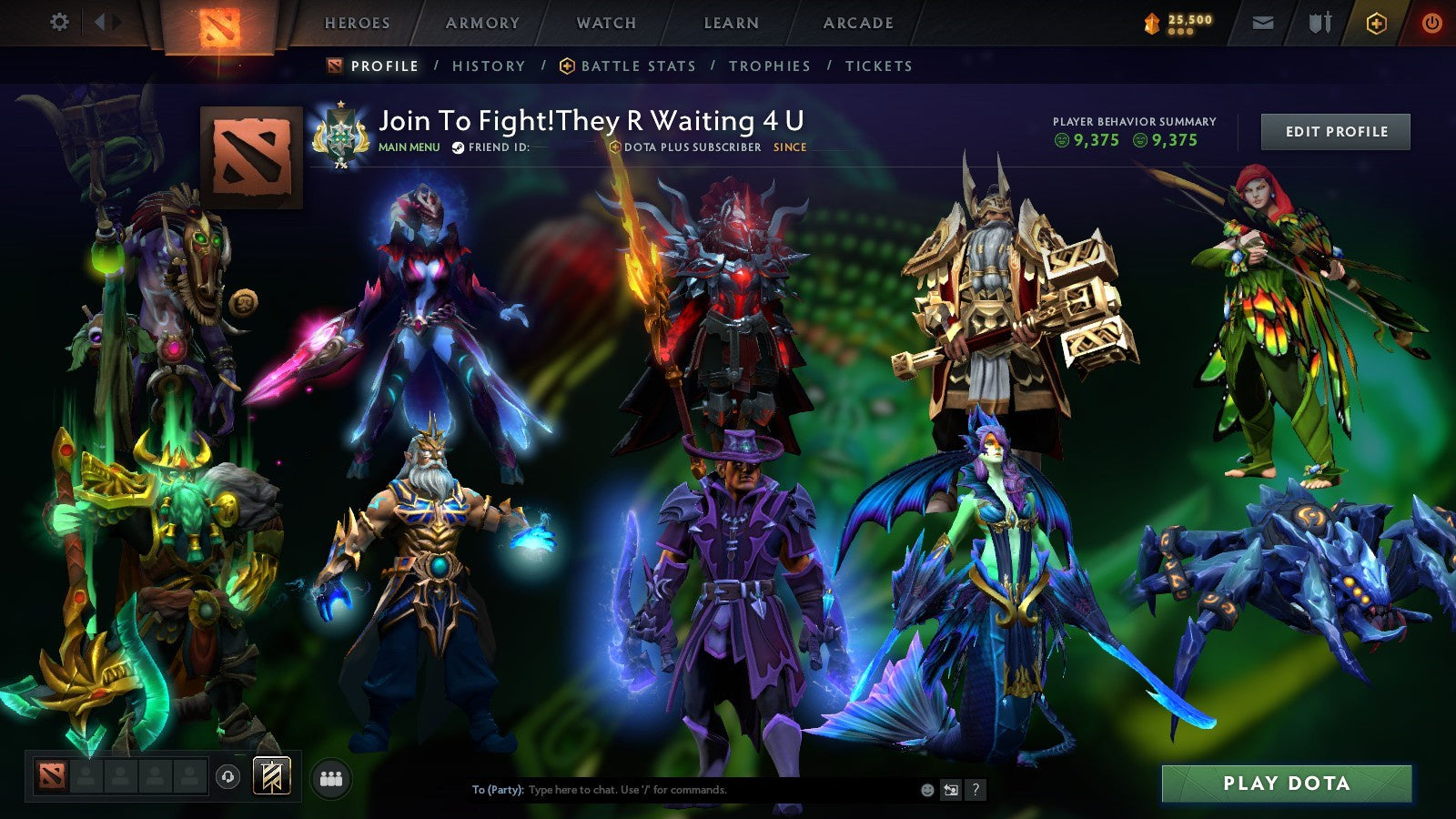The height and width of the screenshot is (819, 1456).
Task: Select your avatar in the first party slot
Action: tap(52, 778)
